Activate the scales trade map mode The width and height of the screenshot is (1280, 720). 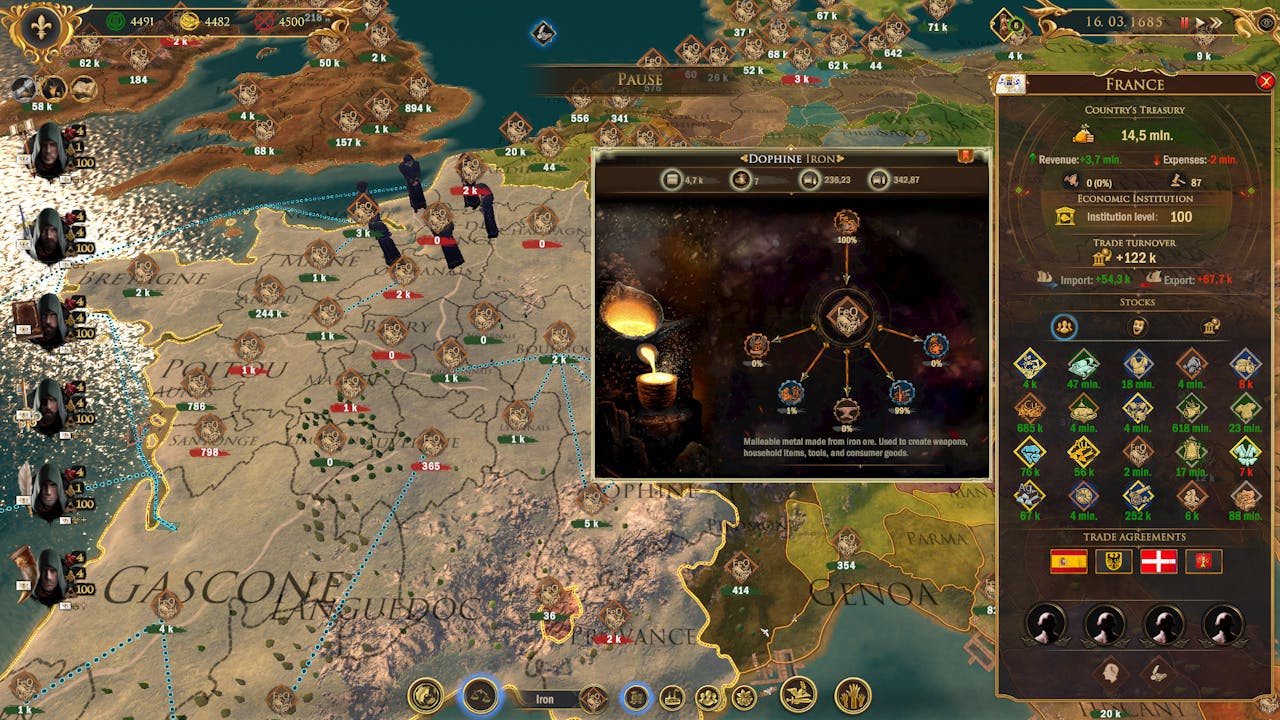480,694
